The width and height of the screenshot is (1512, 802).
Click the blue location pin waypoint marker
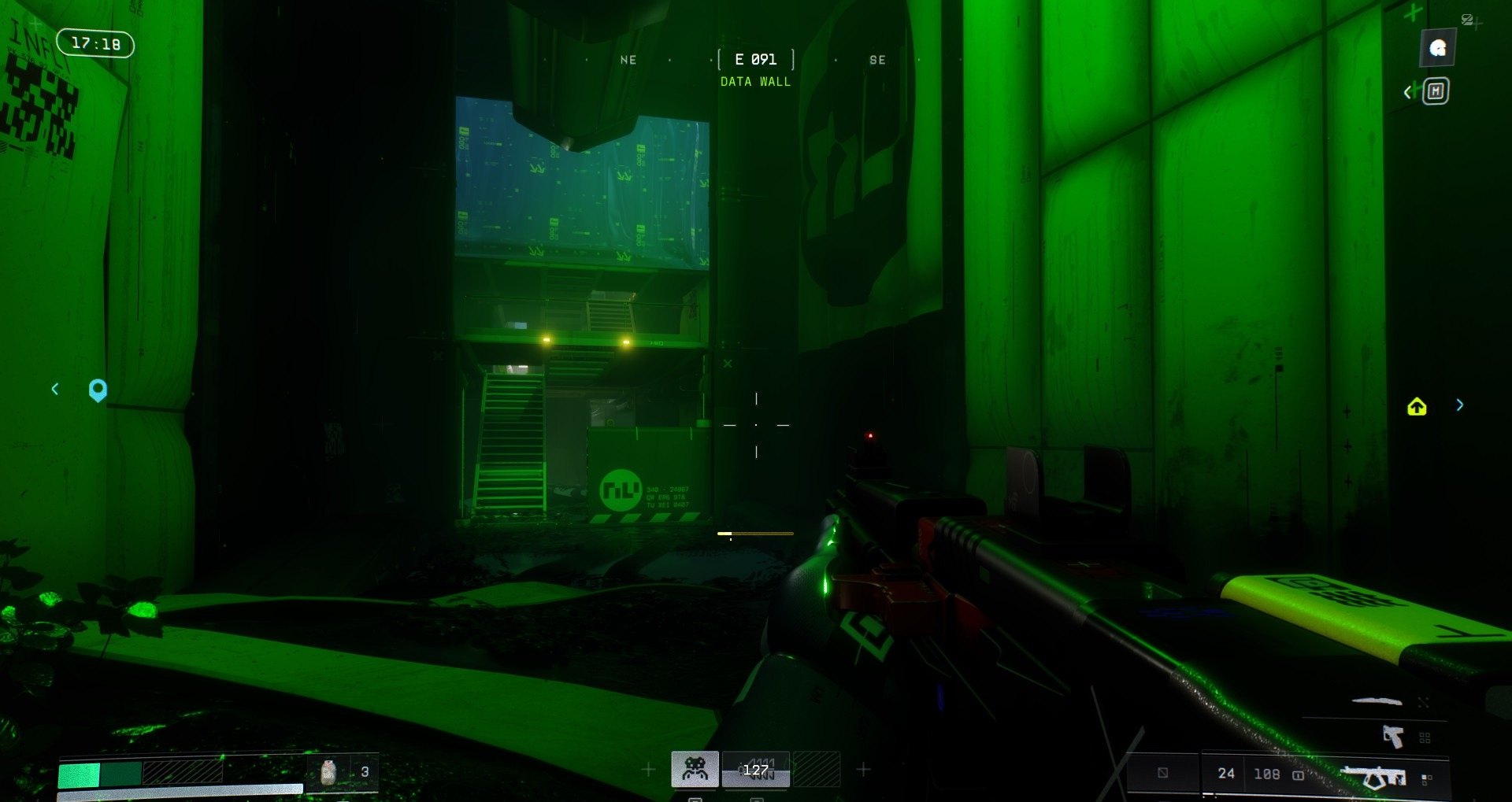click(x=98, y=390)
